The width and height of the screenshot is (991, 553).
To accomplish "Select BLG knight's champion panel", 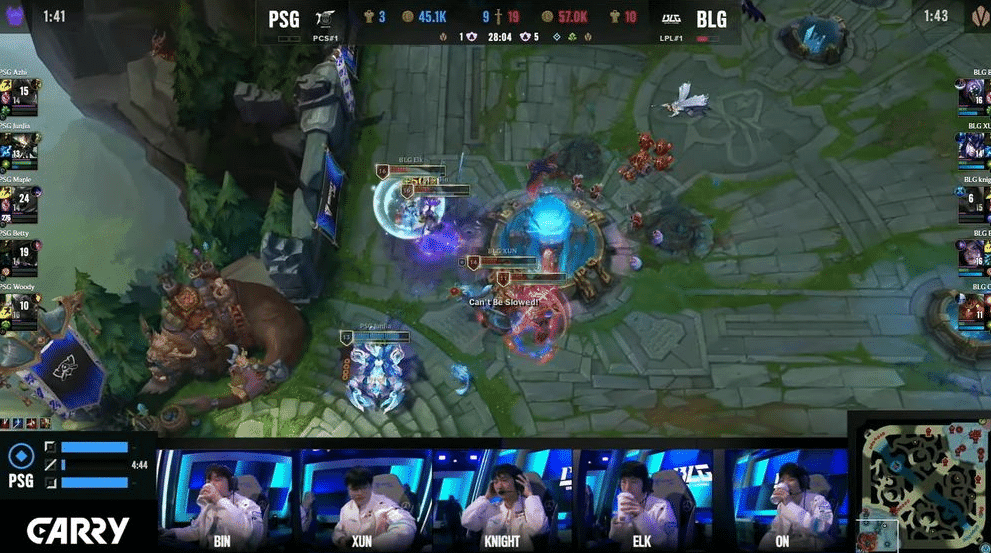I will tap(972, 200).
